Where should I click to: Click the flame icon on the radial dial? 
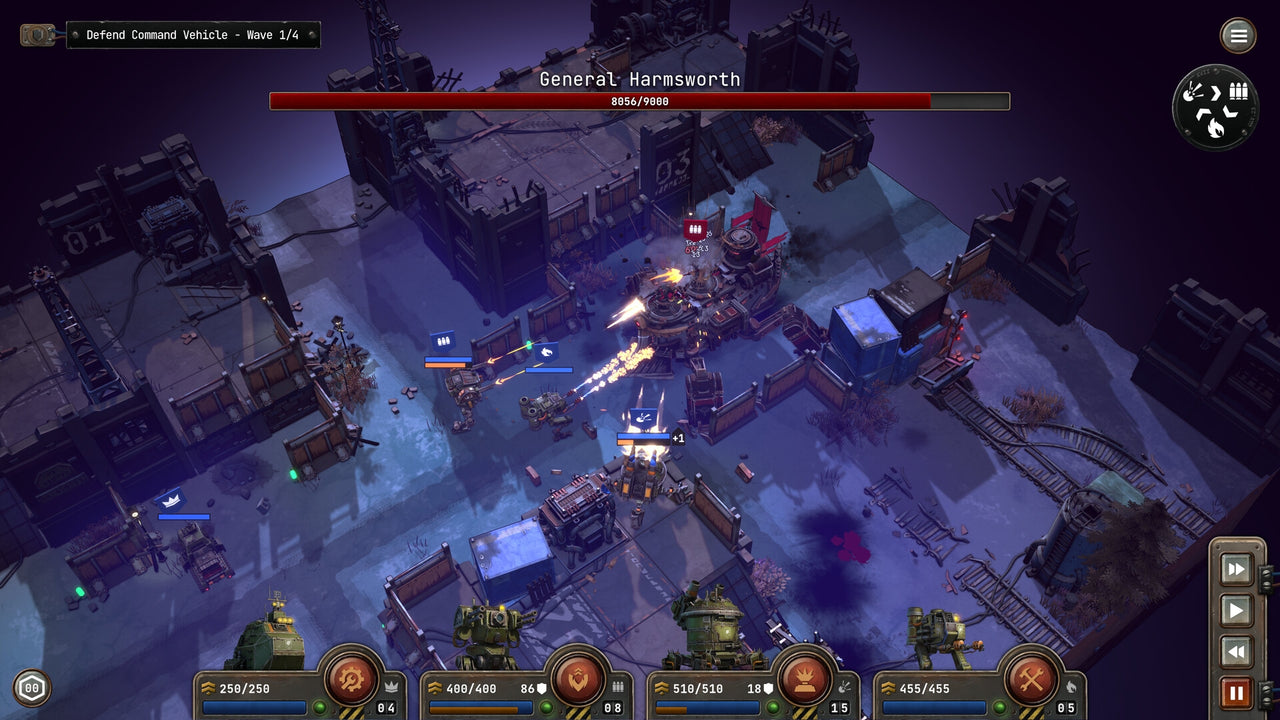pyautogui.click(x=1216, y=128)
